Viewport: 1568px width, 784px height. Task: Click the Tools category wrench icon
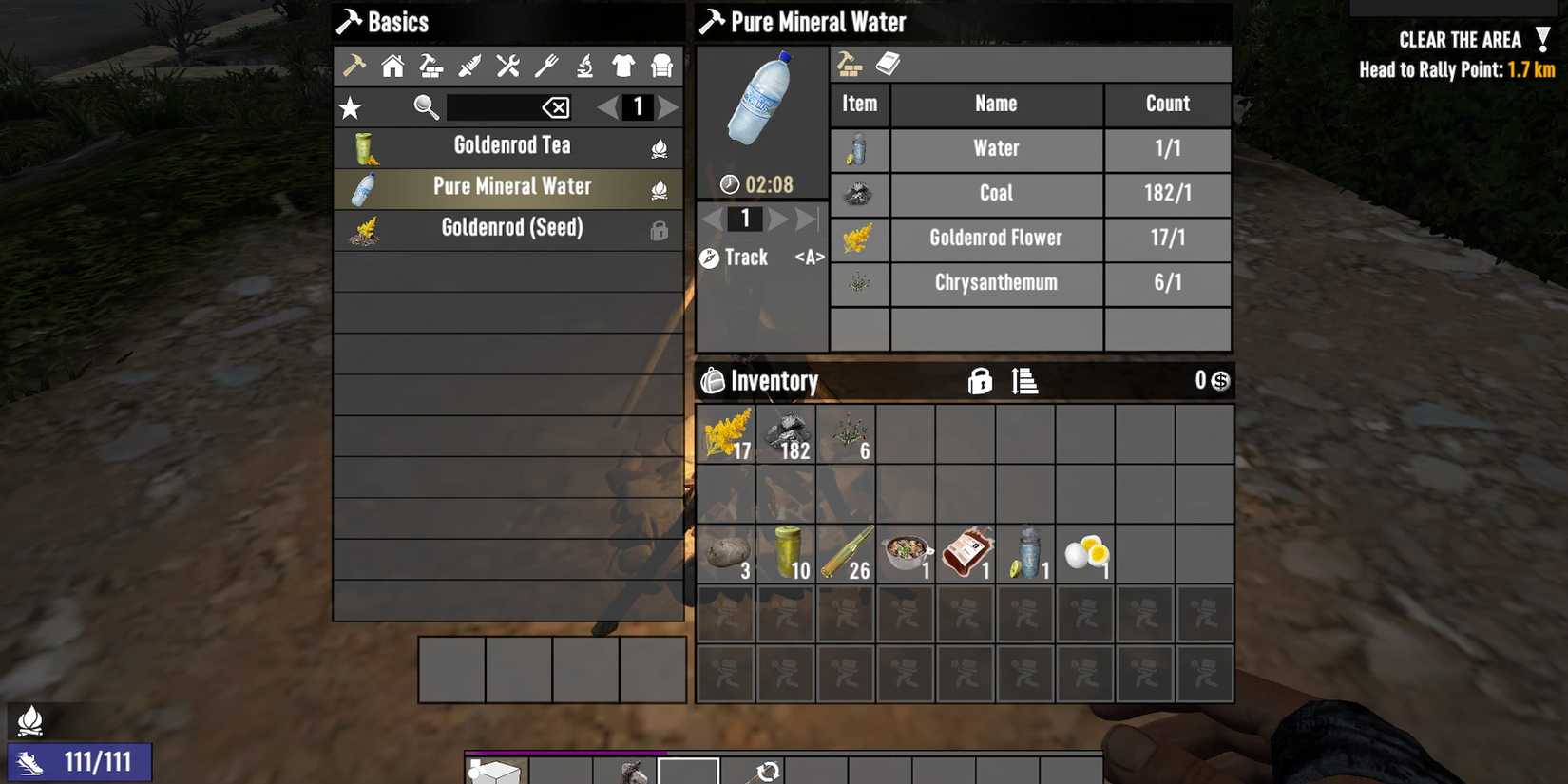tap(508, 67)
